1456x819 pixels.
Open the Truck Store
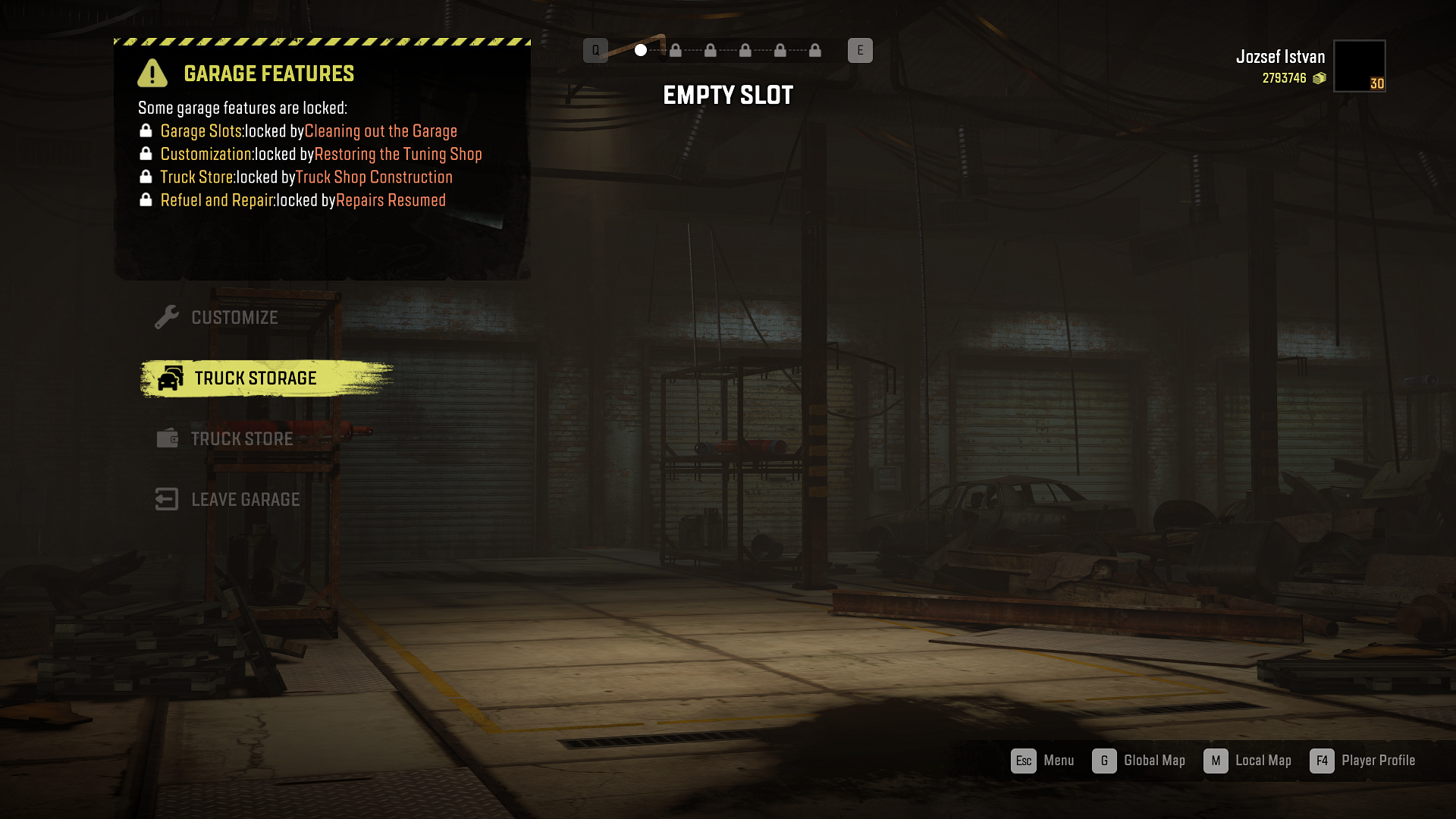[241, 439]
